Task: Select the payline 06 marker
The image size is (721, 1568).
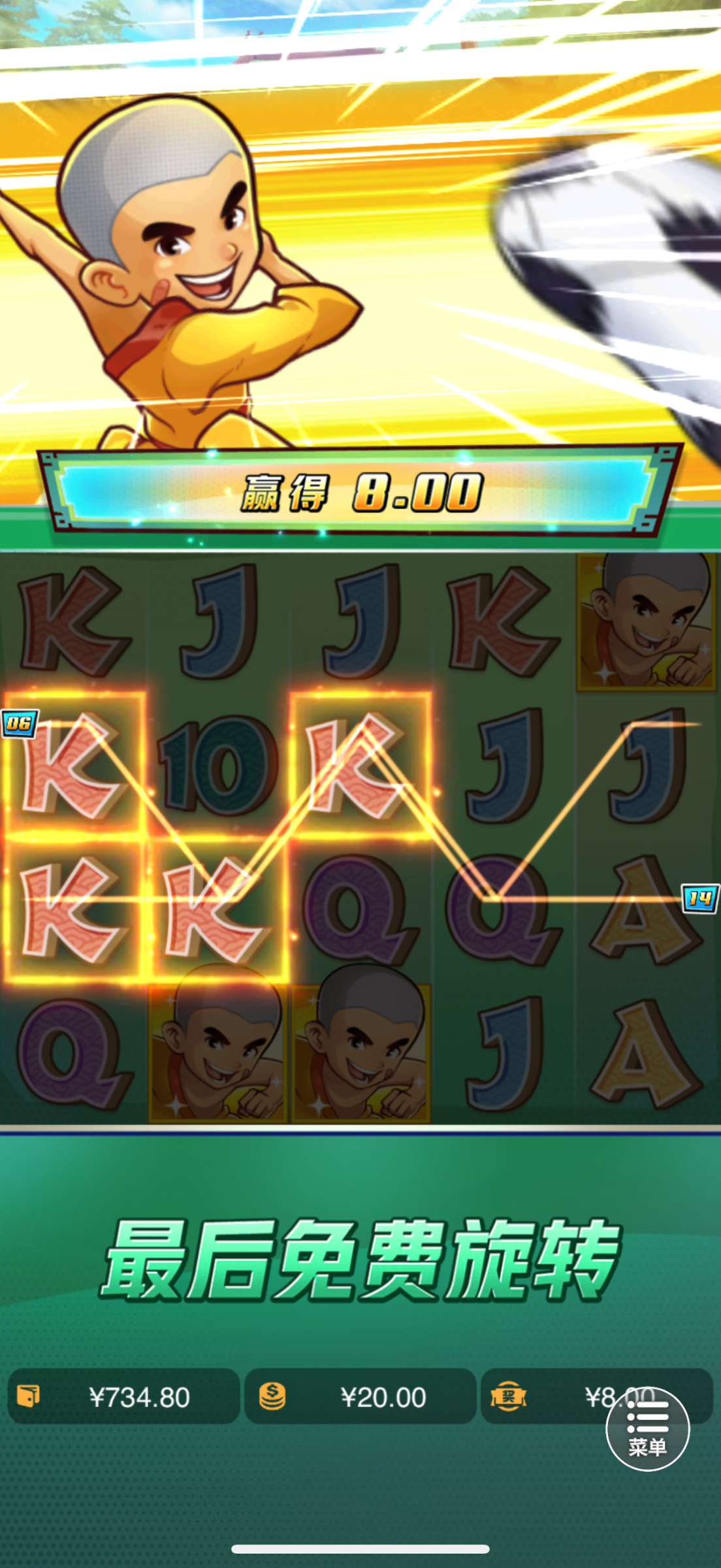Action: (x=19, y=723)
